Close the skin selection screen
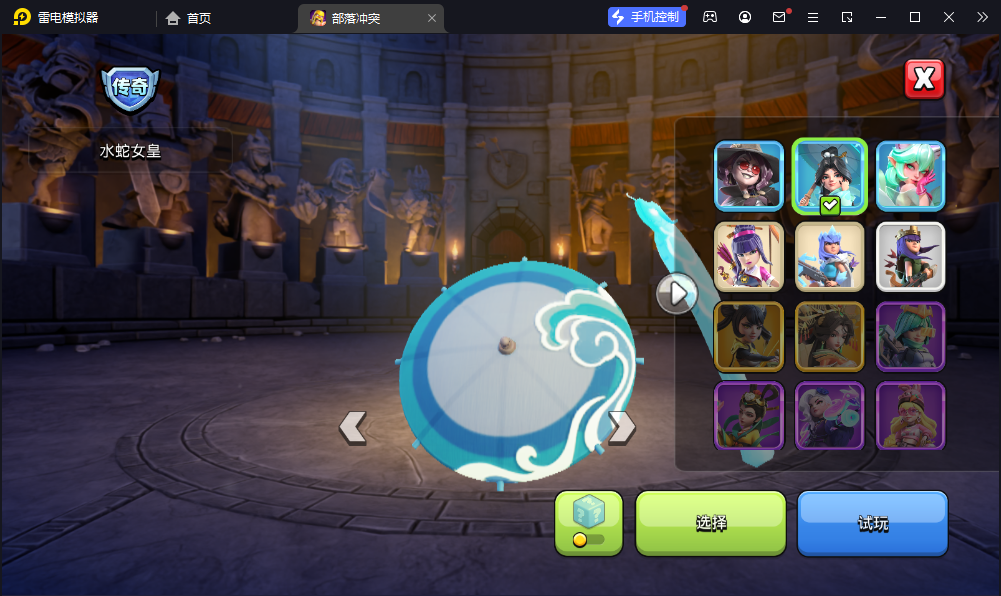 [924, 79]
